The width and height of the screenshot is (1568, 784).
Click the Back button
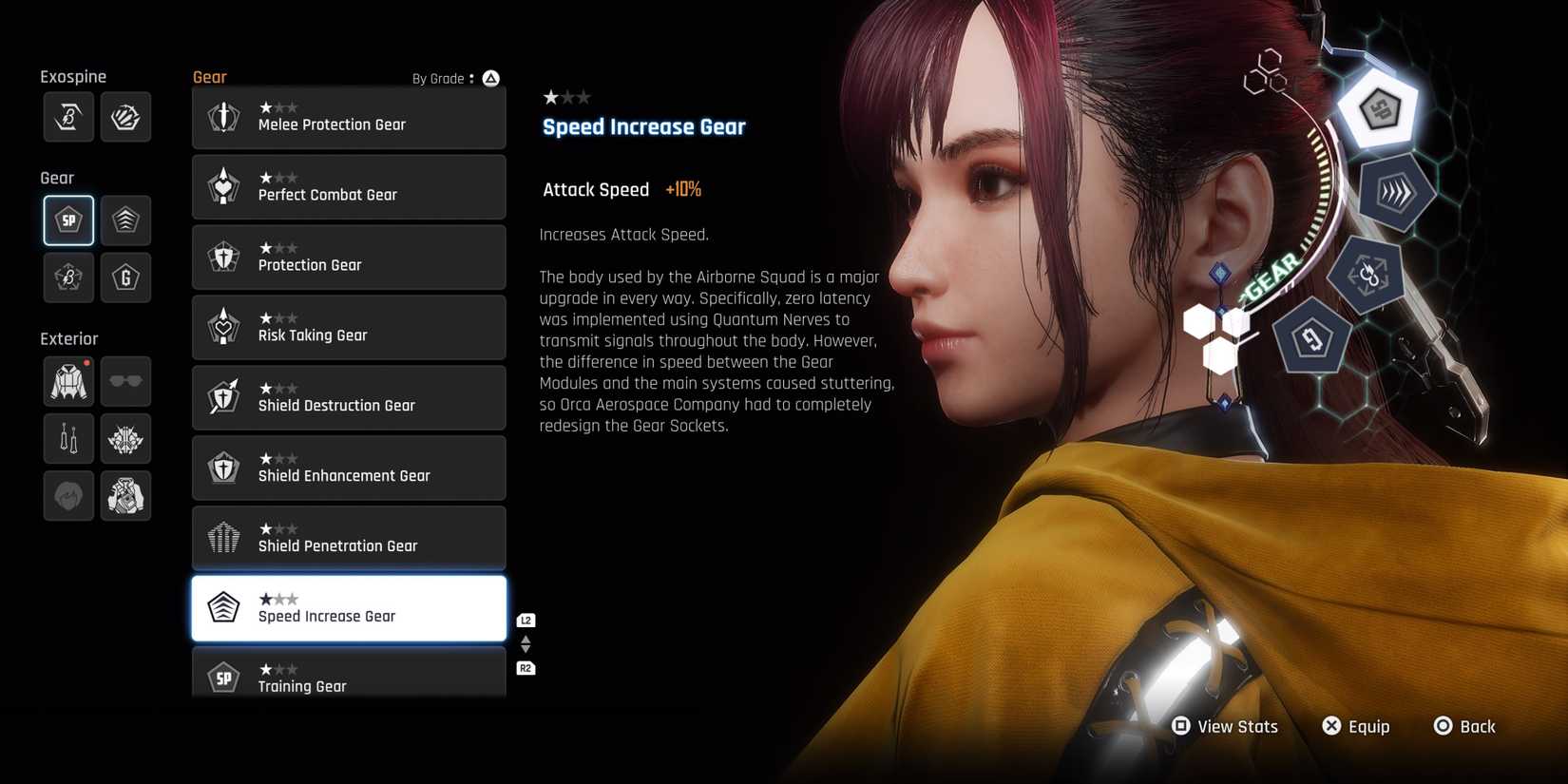tap(1465, 726)
